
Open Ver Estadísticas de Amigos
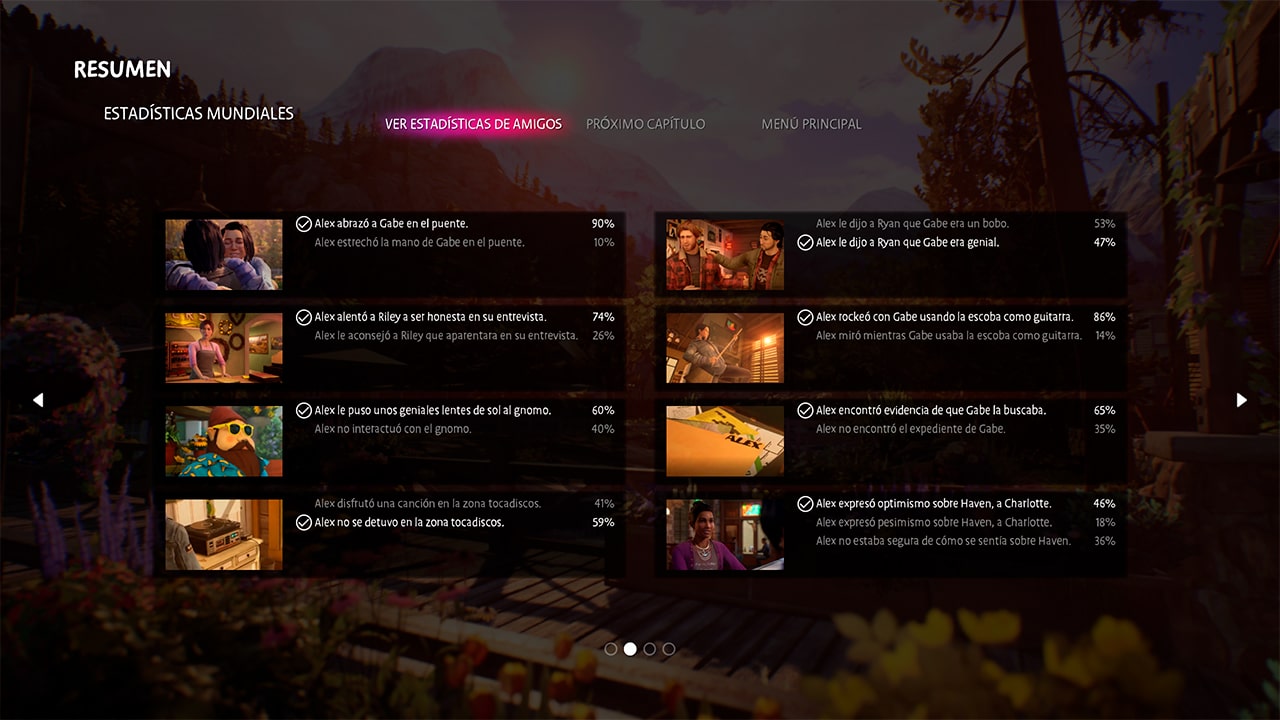(473, 124)
